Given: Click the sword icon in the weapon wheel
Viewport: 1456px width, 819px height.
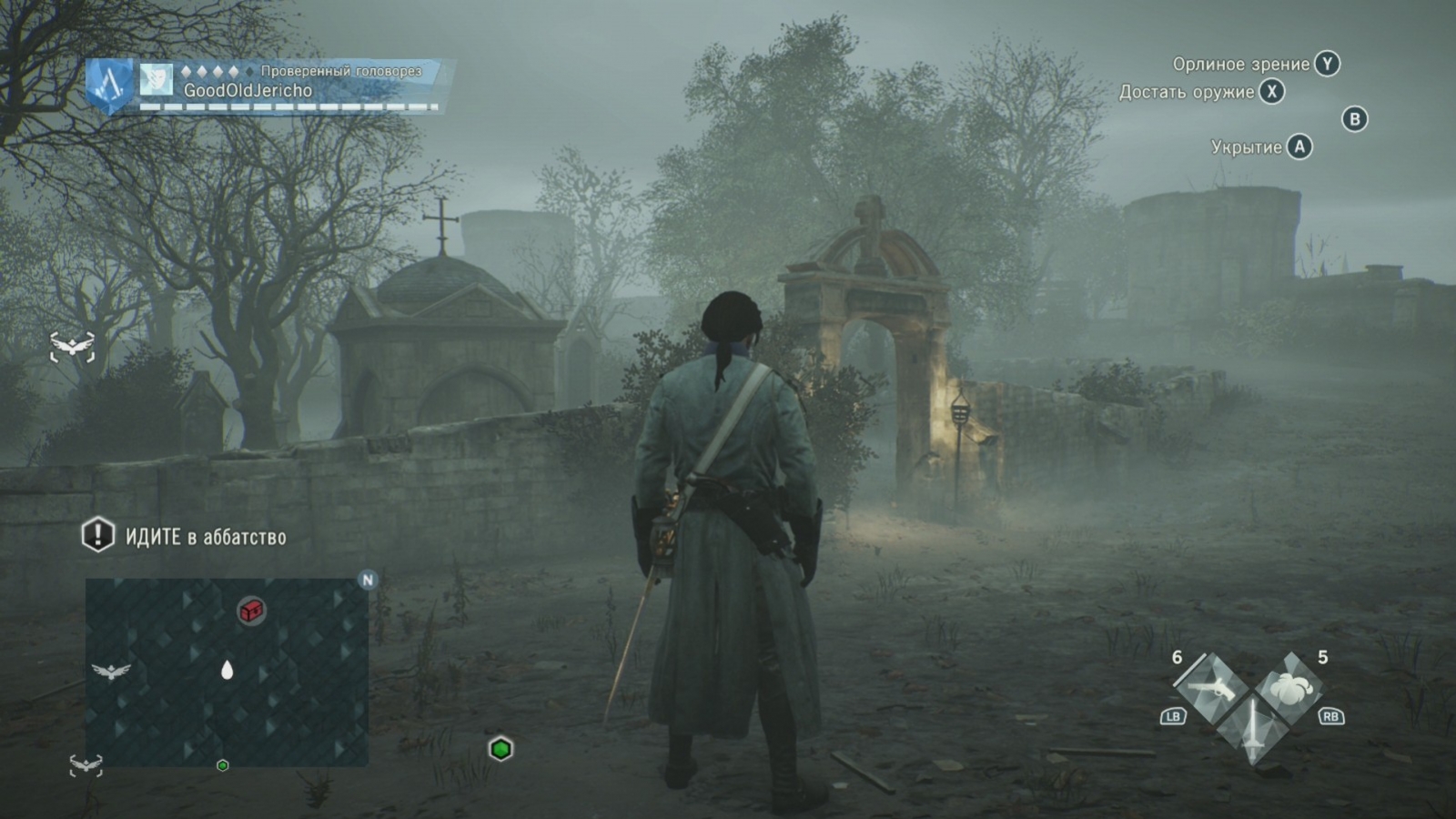Looking at the screenshot, I should [1254, 728].
